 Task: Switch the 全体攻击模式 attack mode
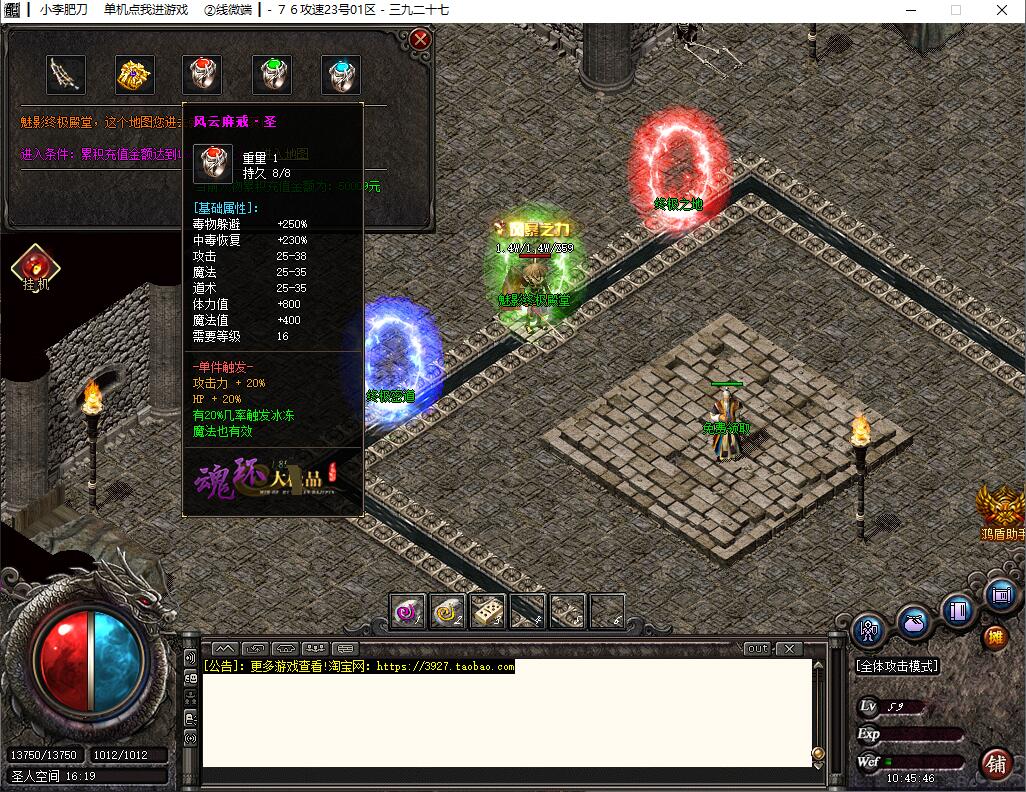click(x=897, y=666)
